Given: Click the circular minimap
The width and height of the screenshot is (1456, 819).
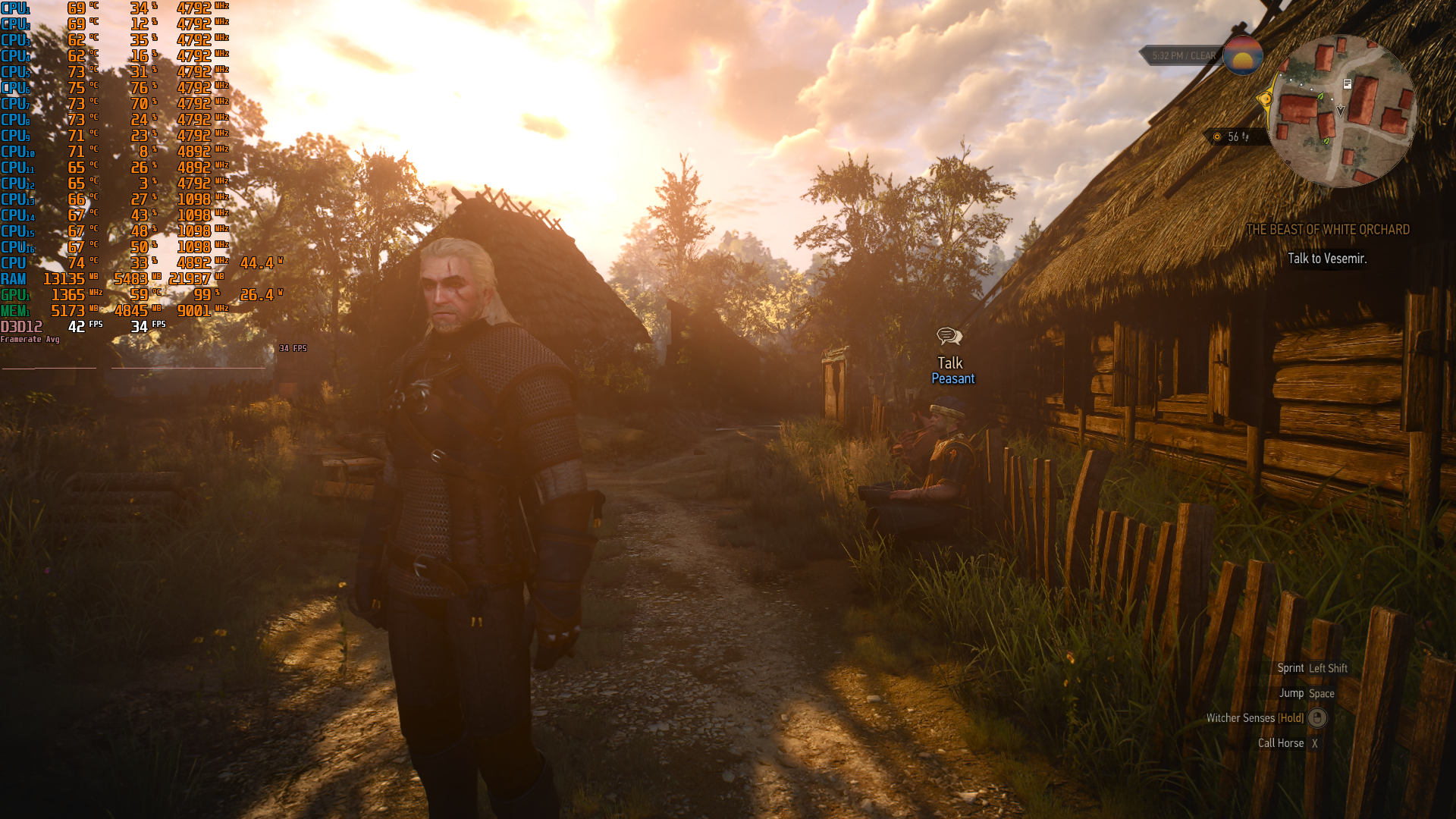Looking at the screenshot, I should click(1341, 111).
